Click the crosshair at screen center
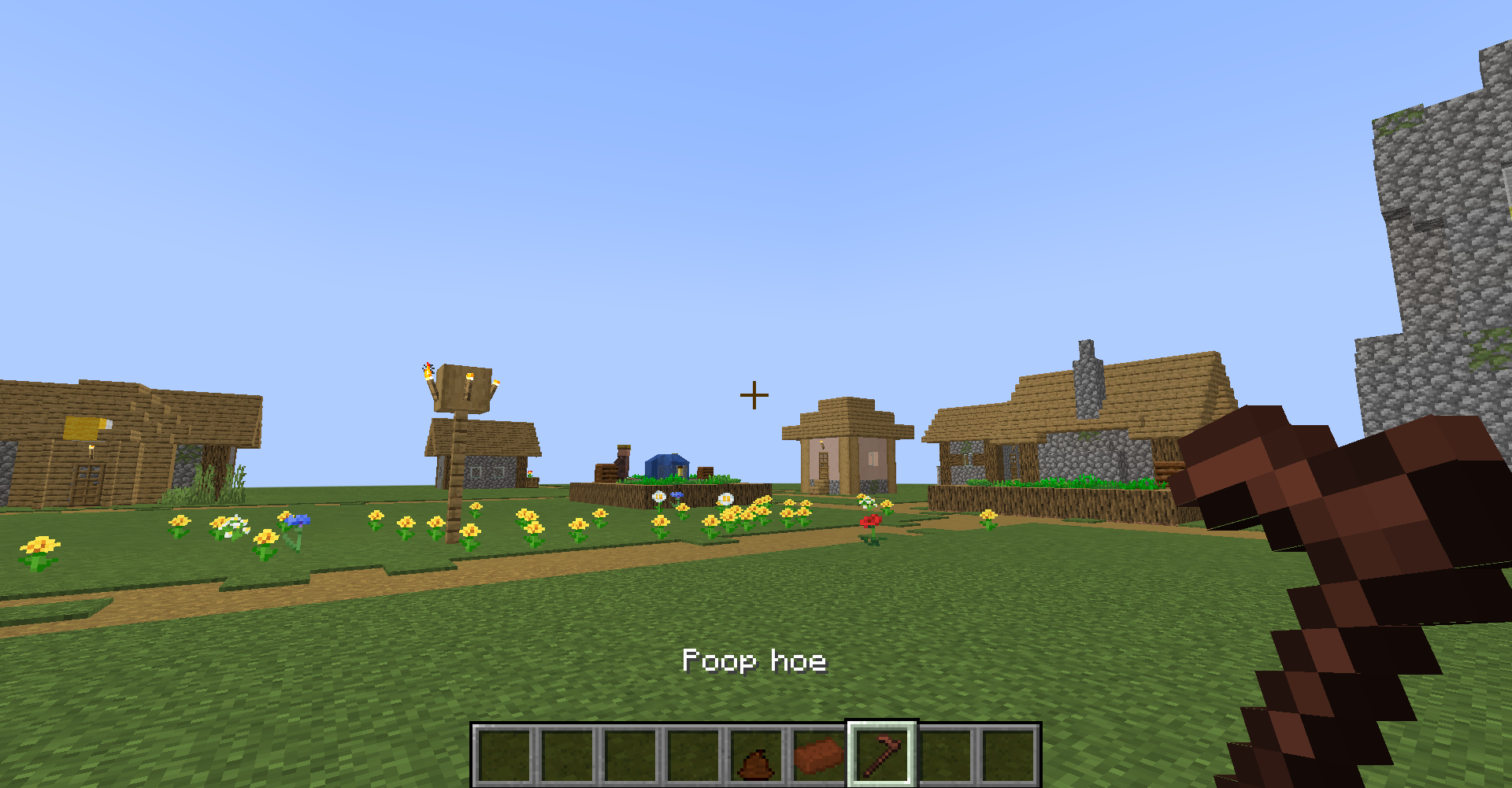Viewport: 1512px width, 788px height. [755, 394]
